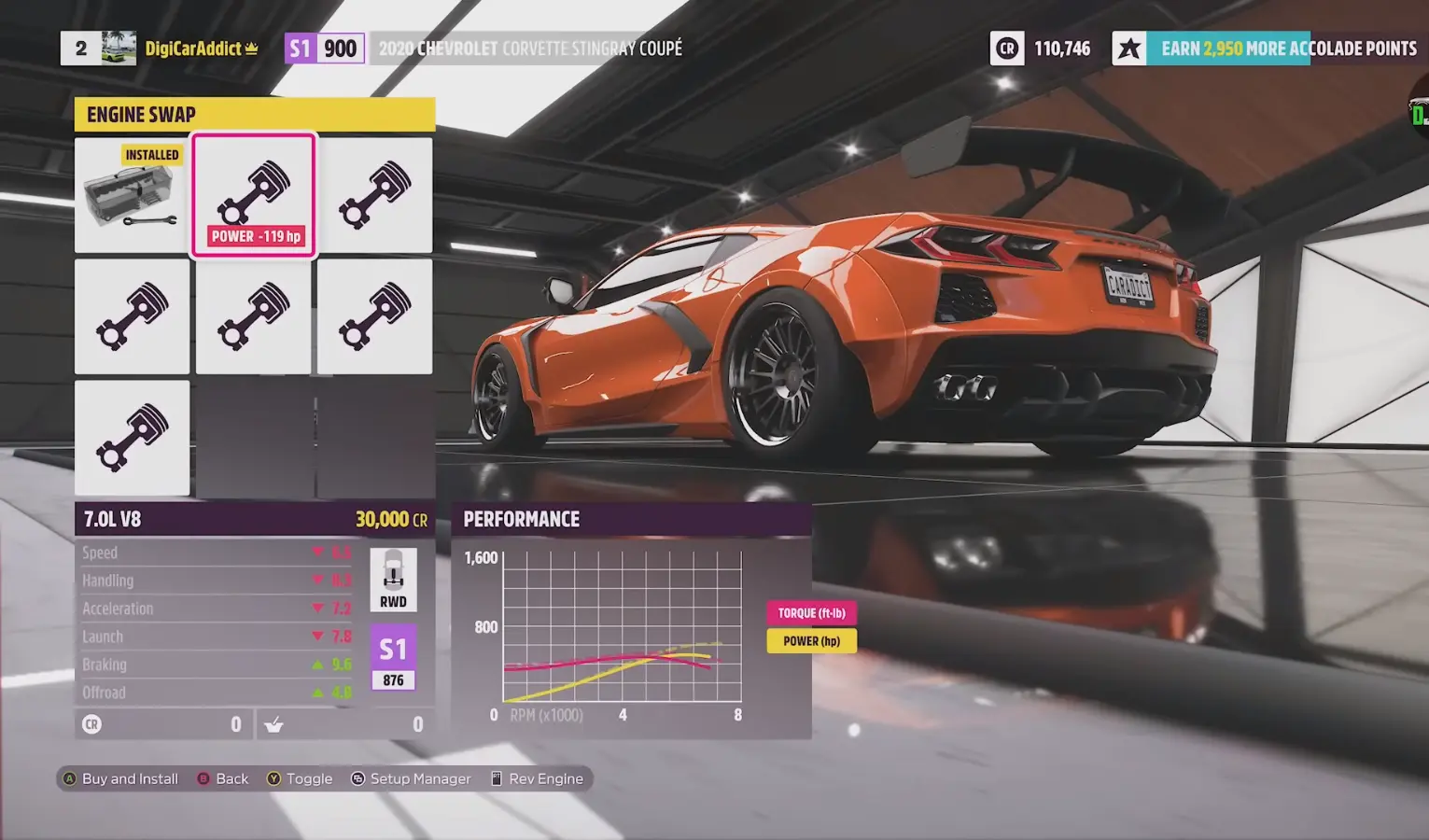Click the CR credits icon showing 110,746

pos(1007,49)
